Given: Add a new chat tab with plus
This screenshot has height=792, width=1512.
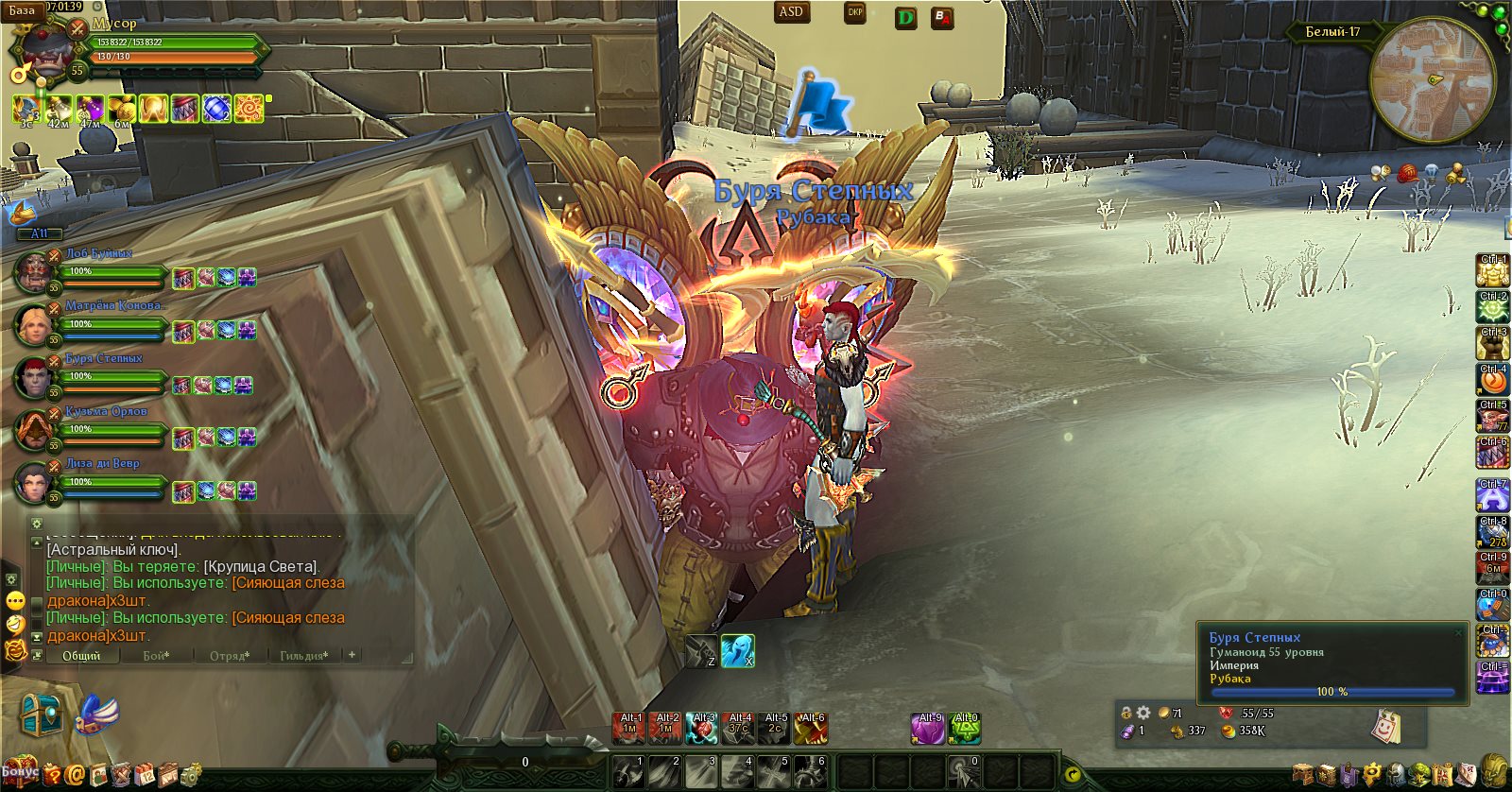Looking at the screenshot, I should (x=352, y=654).
